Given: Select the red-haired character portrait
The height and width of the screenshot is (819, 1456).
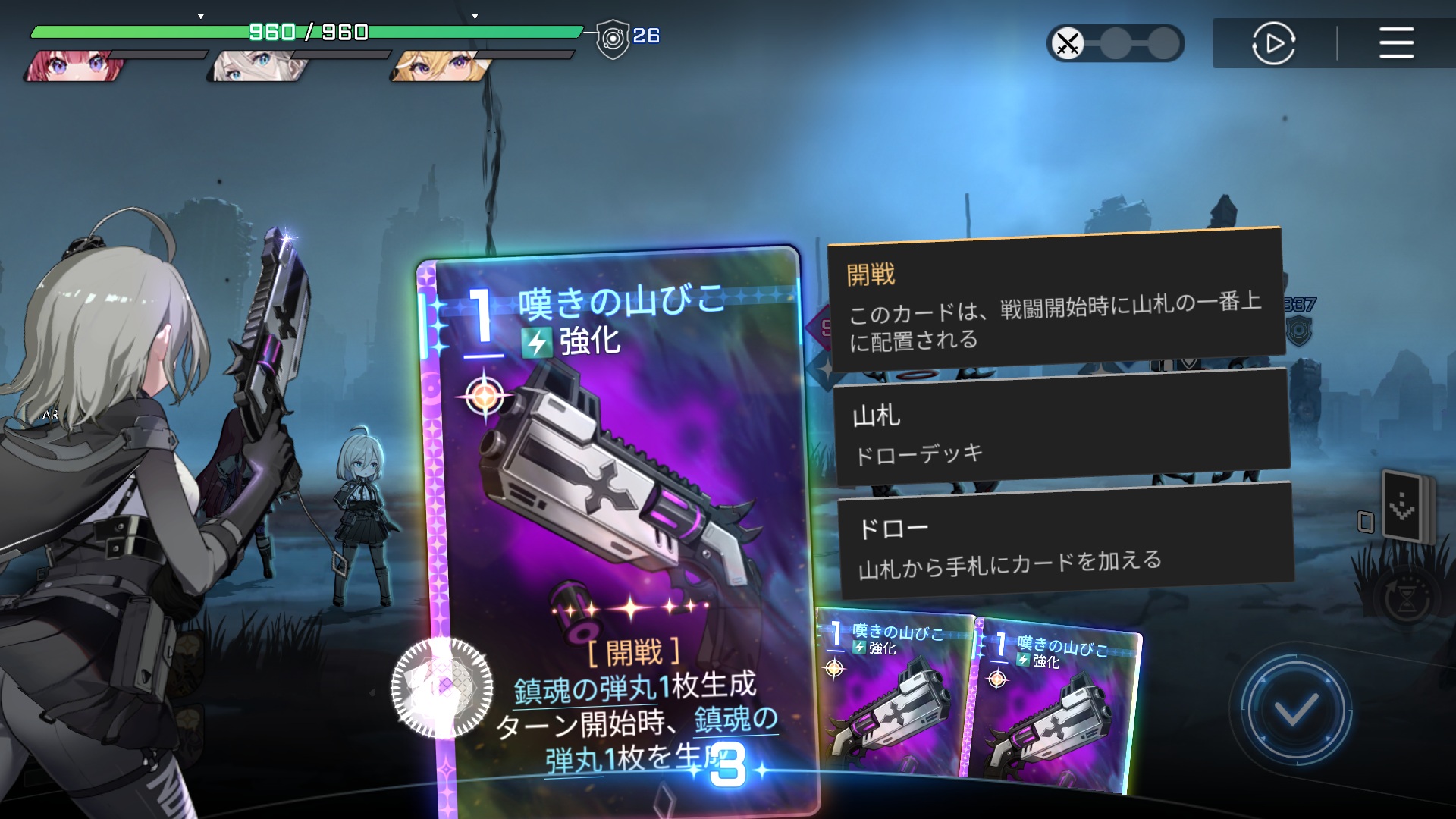Looking at the screenshot, I should point(74,66).
